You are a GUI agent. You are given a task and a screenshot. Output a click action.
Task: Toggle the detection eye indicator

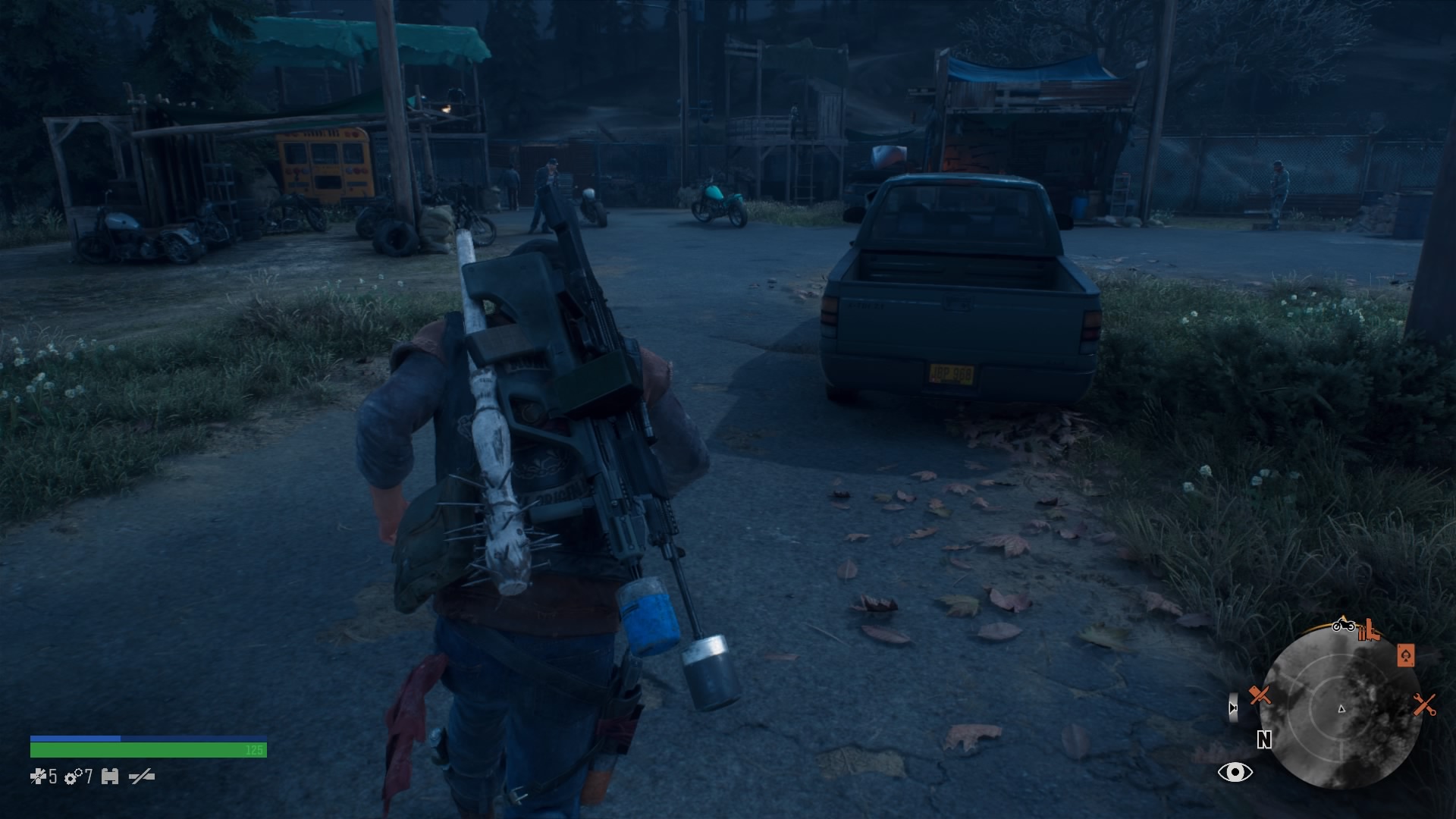coord(1235,772)
